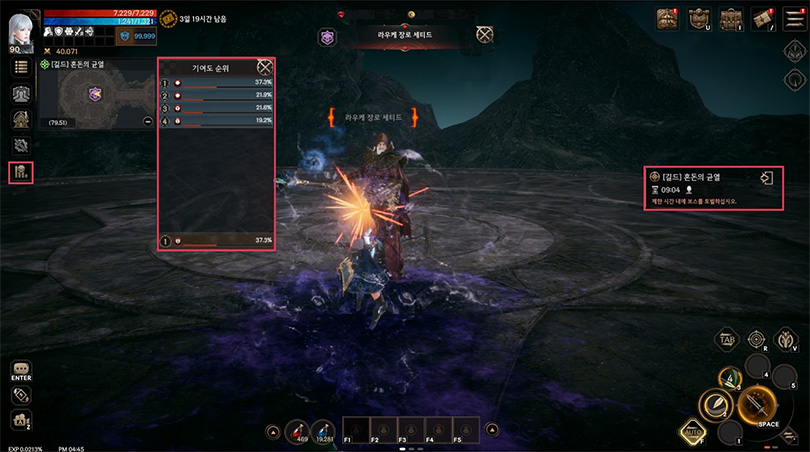The image size is (810, 452).
Task: Click the crossed swords icon beside boss name
Action: [x=486, y=35]
